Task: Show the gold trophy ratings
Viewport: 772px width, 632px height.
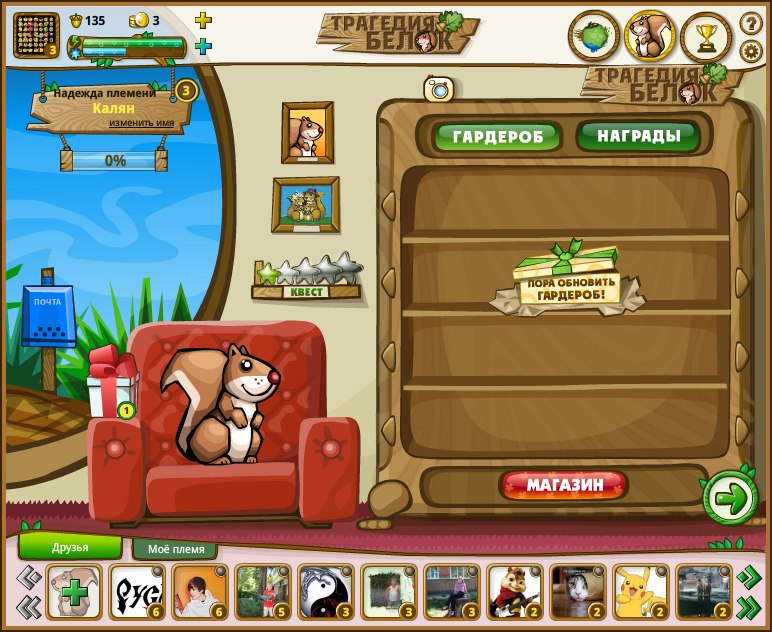Action: point(706,38)
